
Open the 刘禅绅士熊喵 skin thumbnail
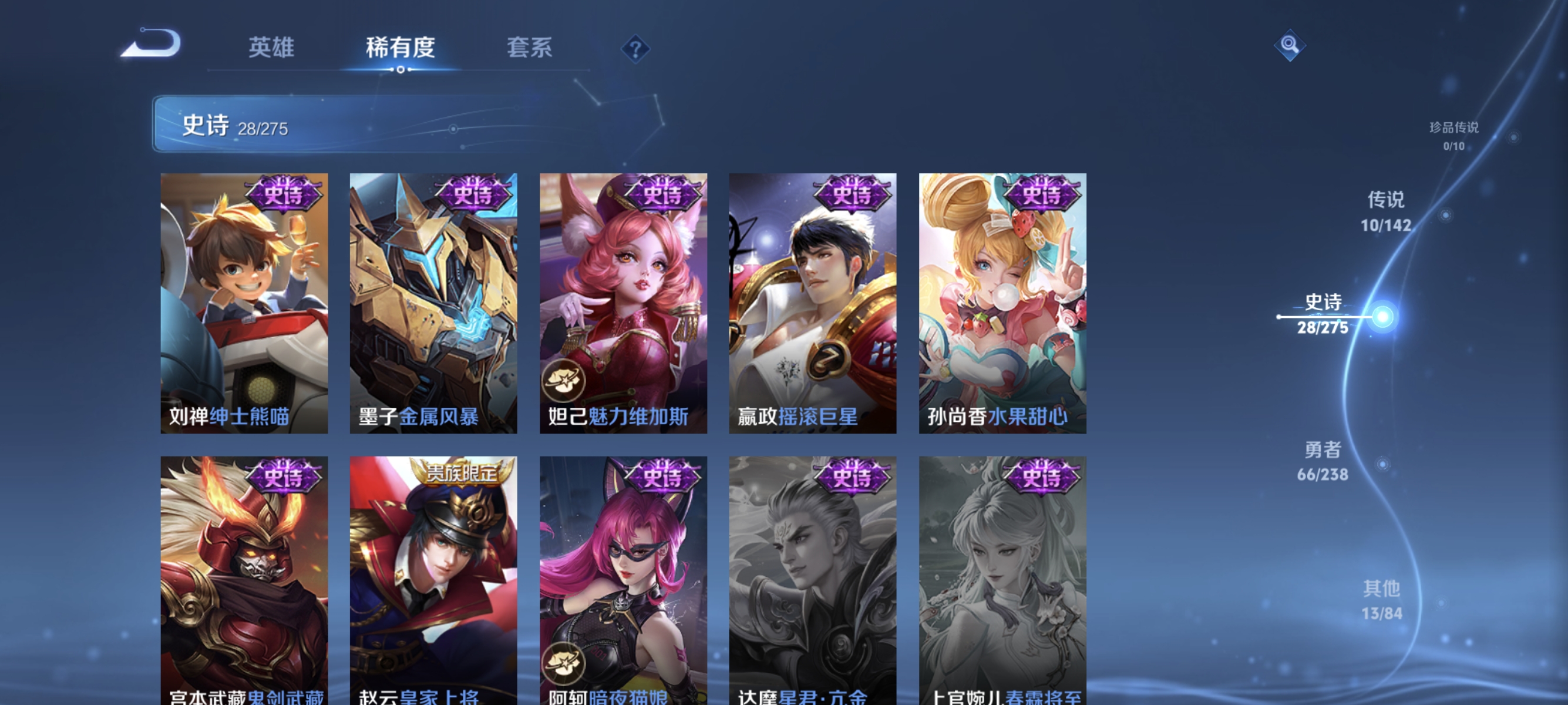243,298
